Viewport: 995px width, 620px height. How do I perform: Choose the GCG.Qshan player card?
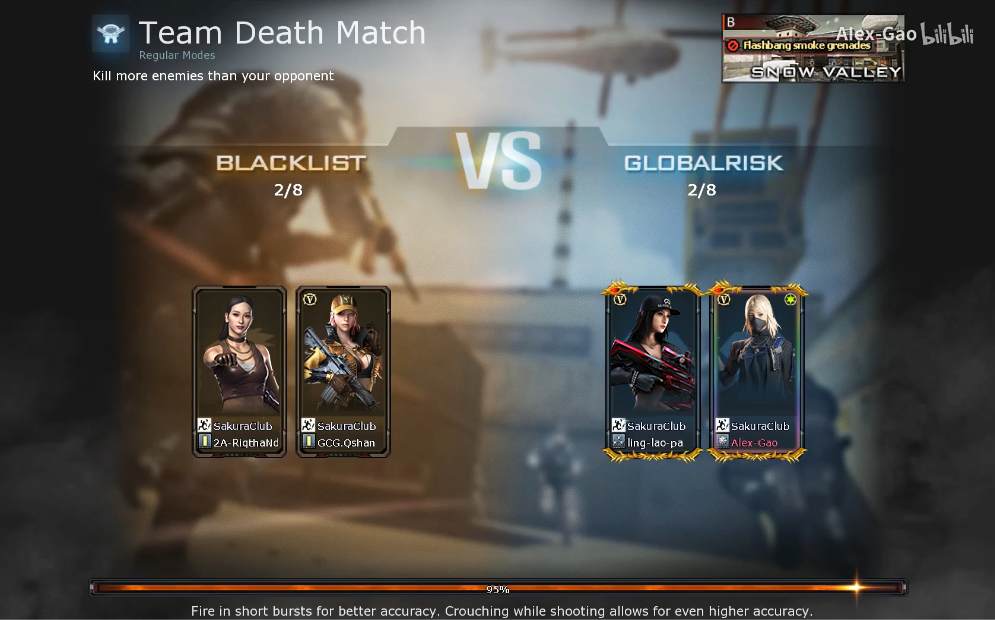coord(343,371)
